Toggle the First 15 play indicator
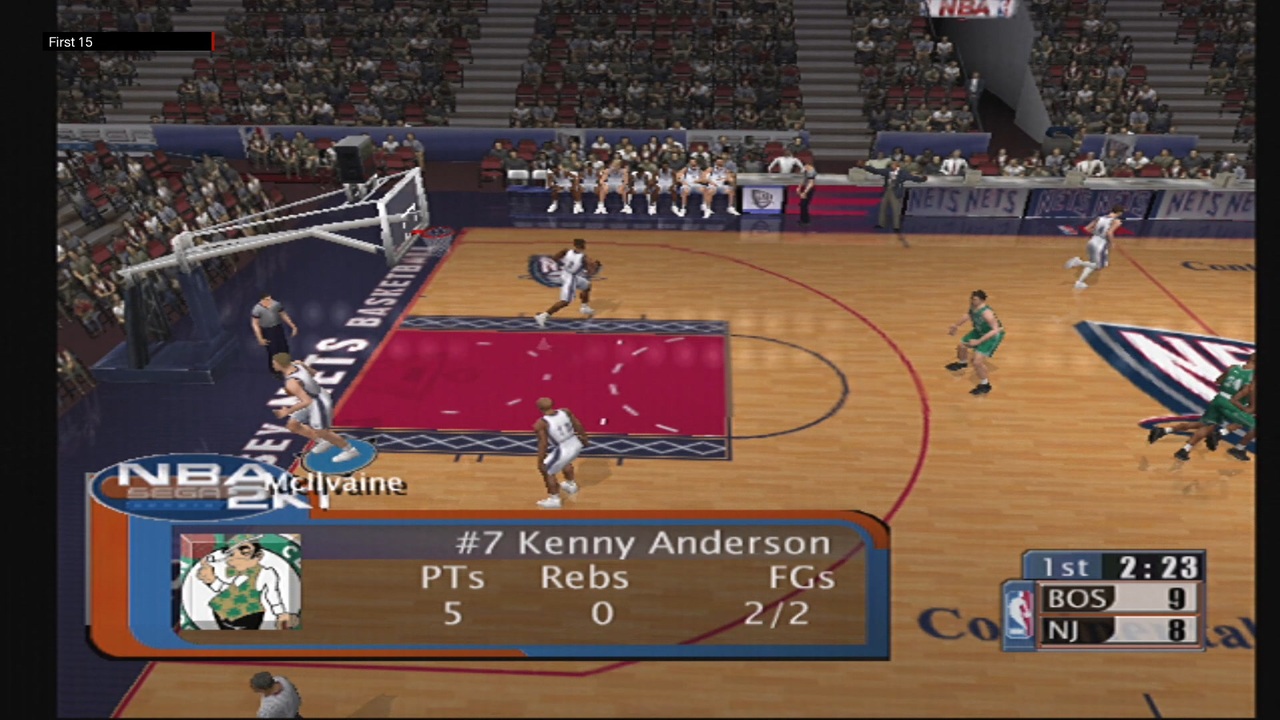This screenshot has height=720, width=1280. [x=70, y=42]
